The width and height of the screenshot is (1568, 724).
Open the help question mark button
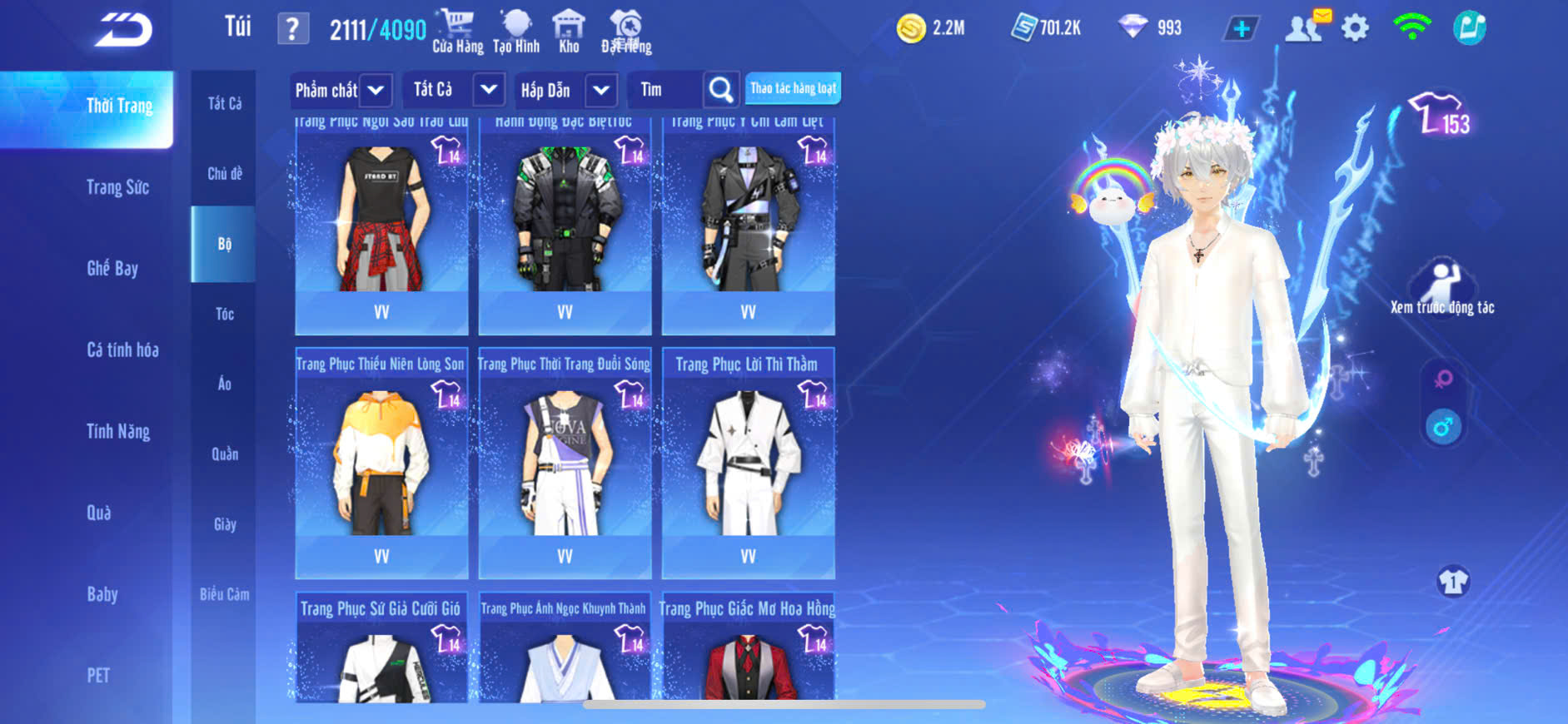point(292,30)
